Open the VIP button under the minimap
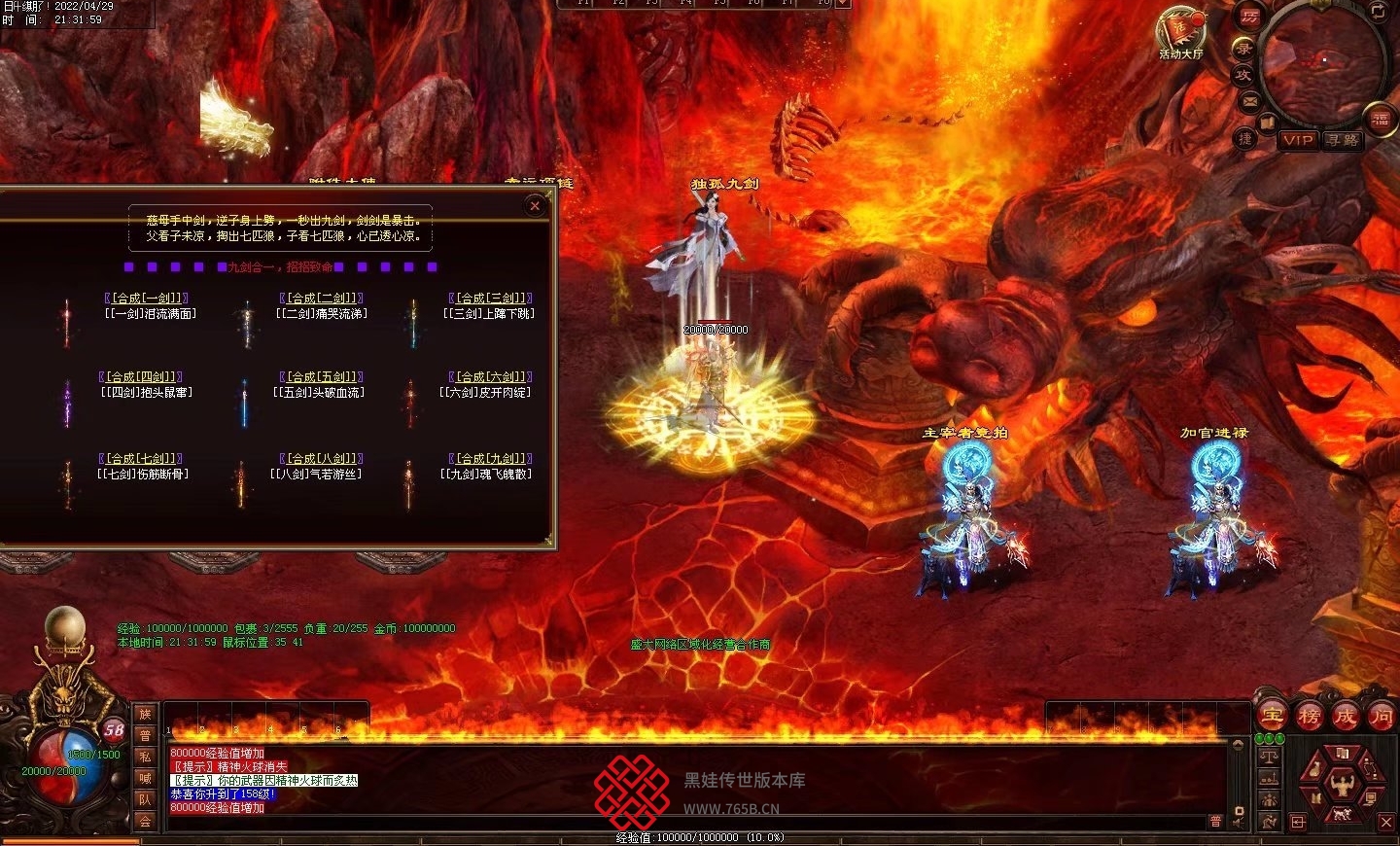 coord(1298,140)
